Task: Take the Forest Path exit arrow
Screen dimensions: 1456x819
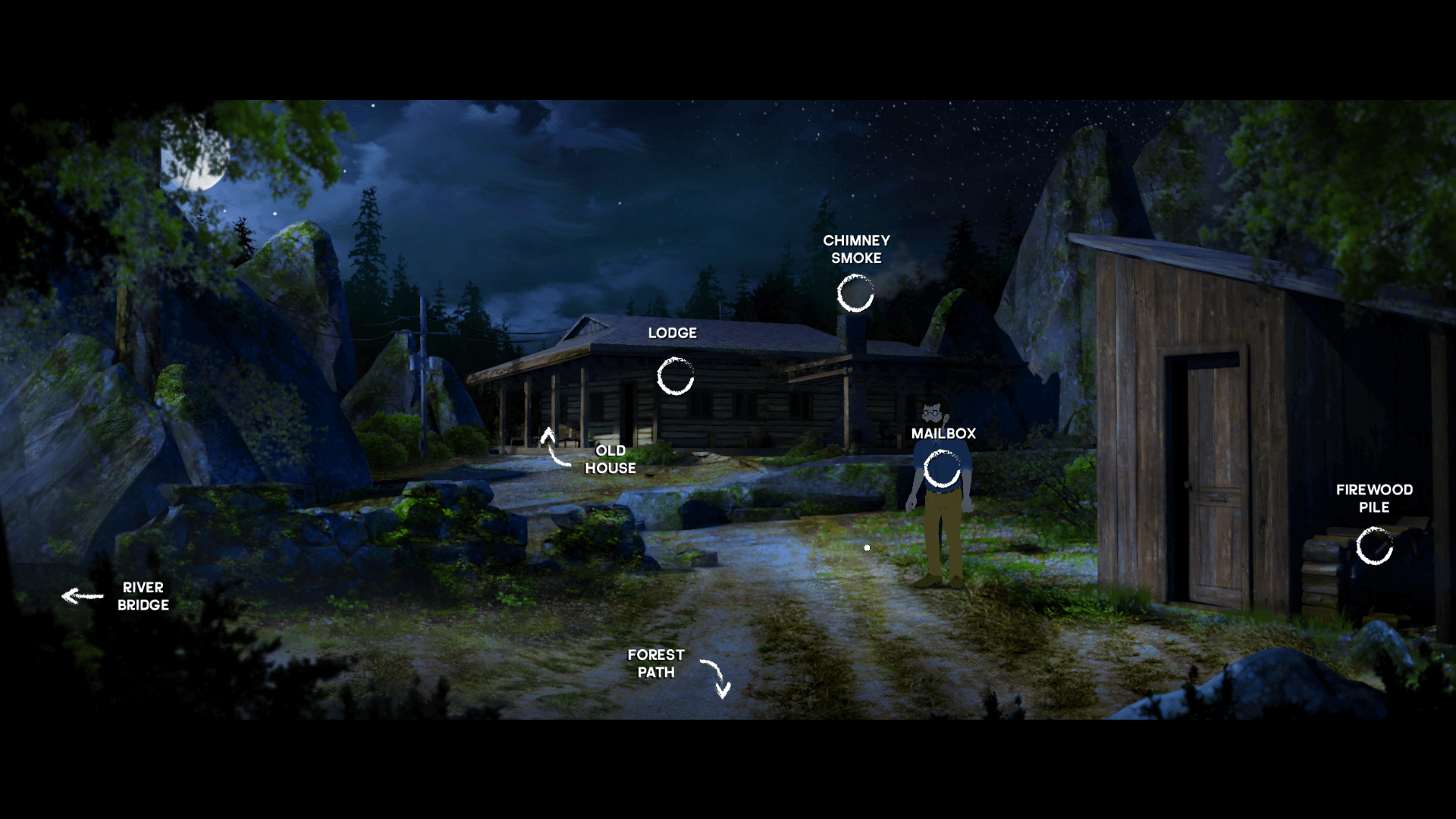Action: point(717,677)
